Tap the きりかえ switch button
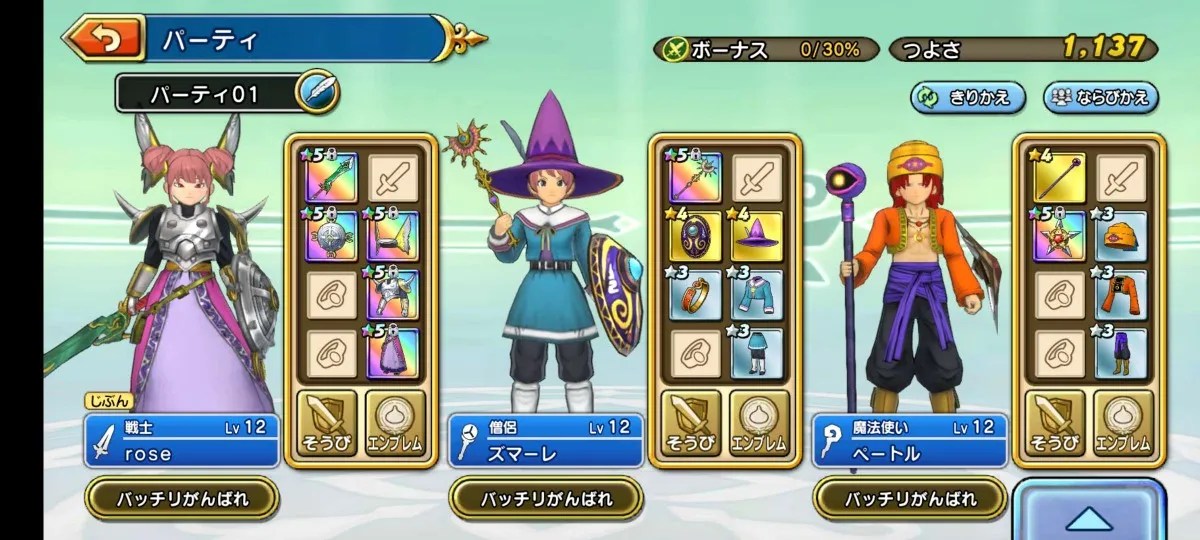The image size is (1200, 540). (x=968, y=97)
